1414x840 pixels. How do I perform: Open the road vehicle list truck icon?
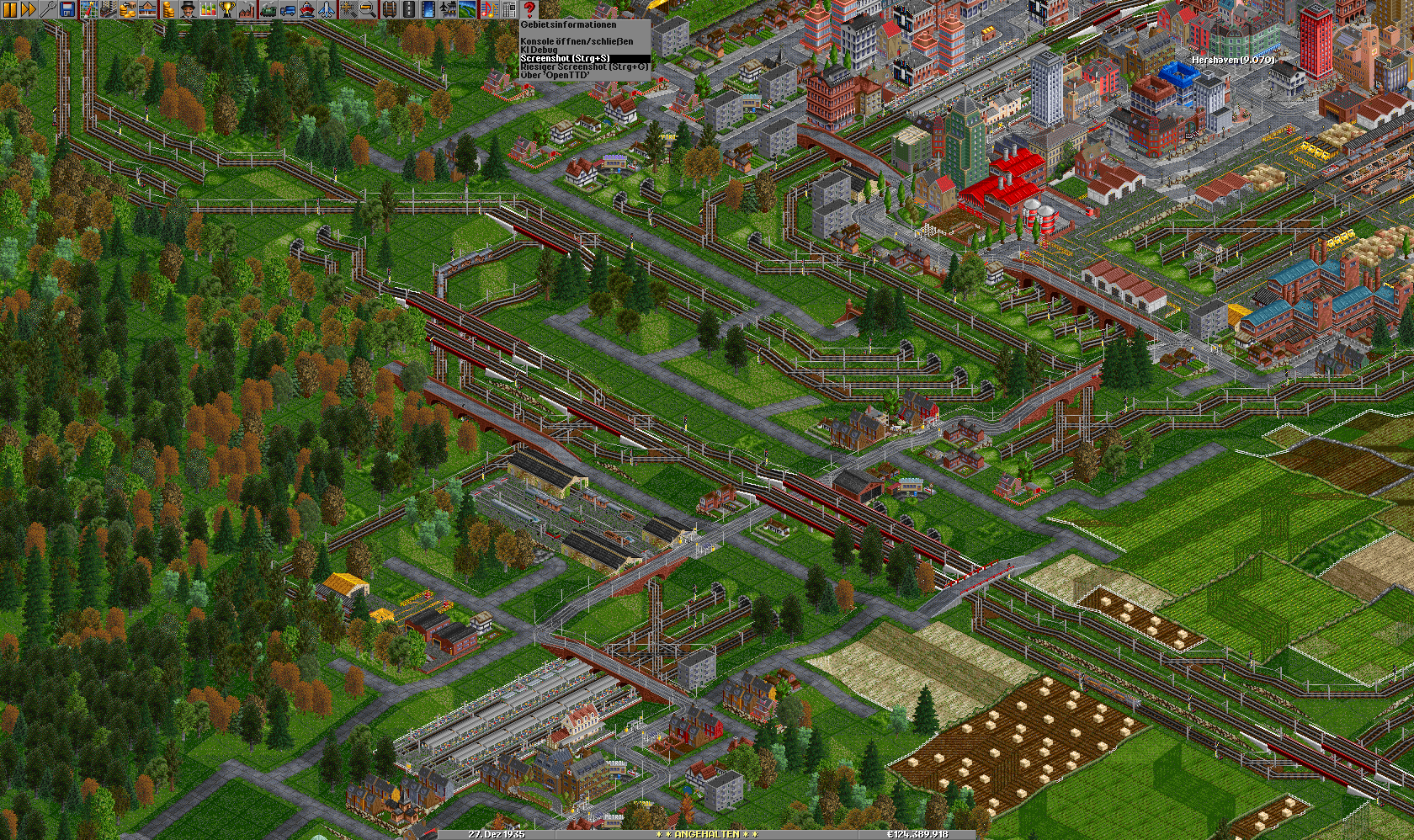[287, 9]
